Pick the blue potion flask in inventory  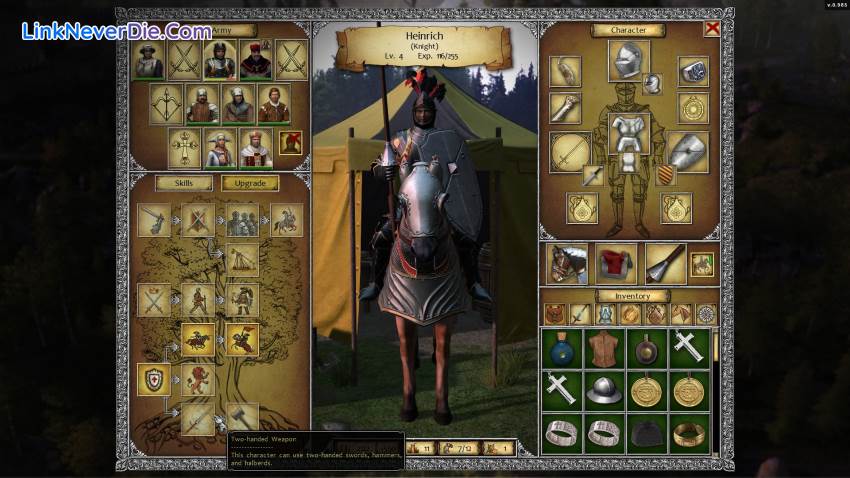click(563, 347)
